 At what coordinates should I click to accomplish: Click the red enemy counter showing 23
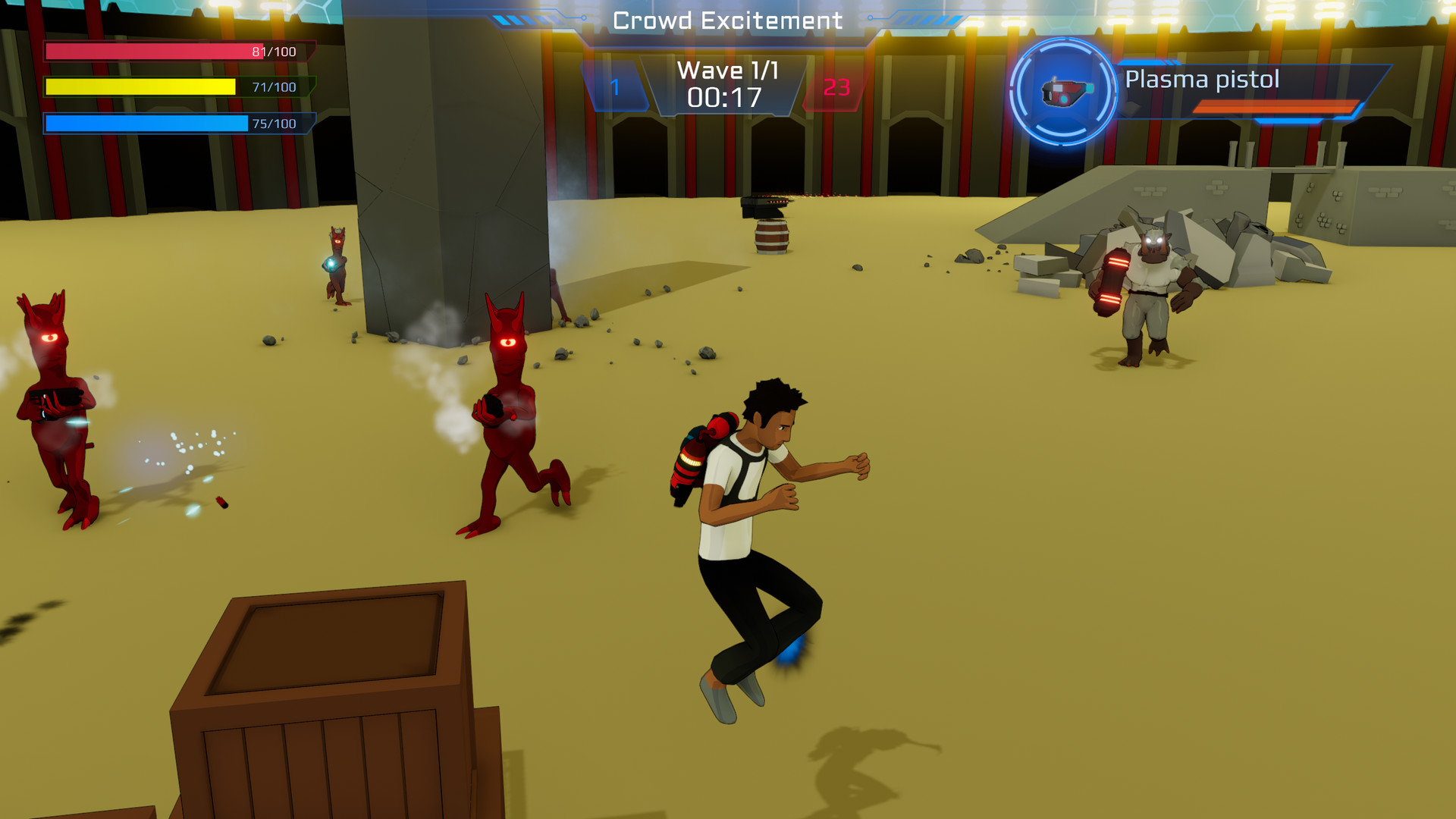click(x=836, y=86)
